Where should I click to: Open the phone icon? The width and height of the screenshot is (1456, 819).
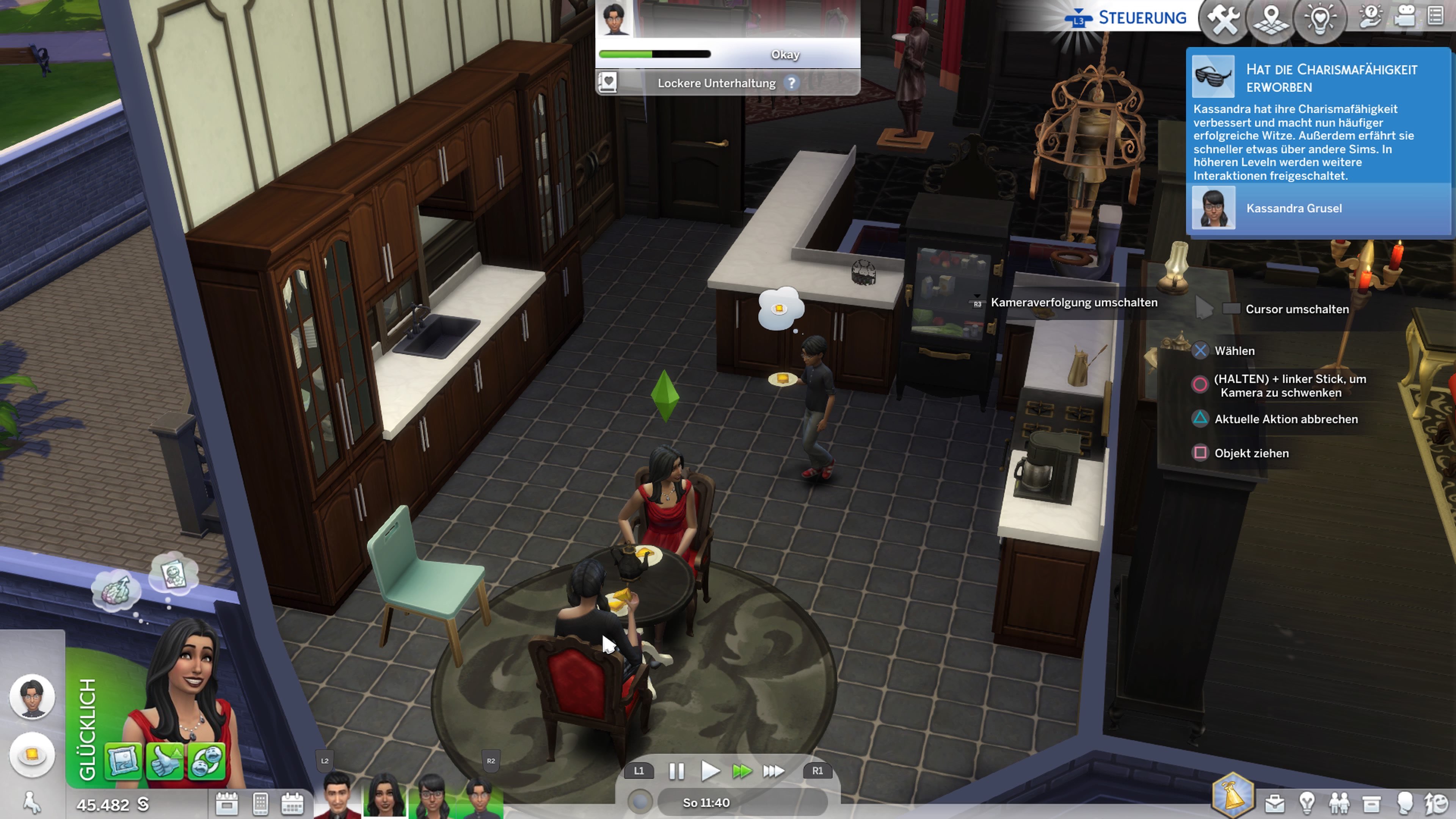[260, 803]
